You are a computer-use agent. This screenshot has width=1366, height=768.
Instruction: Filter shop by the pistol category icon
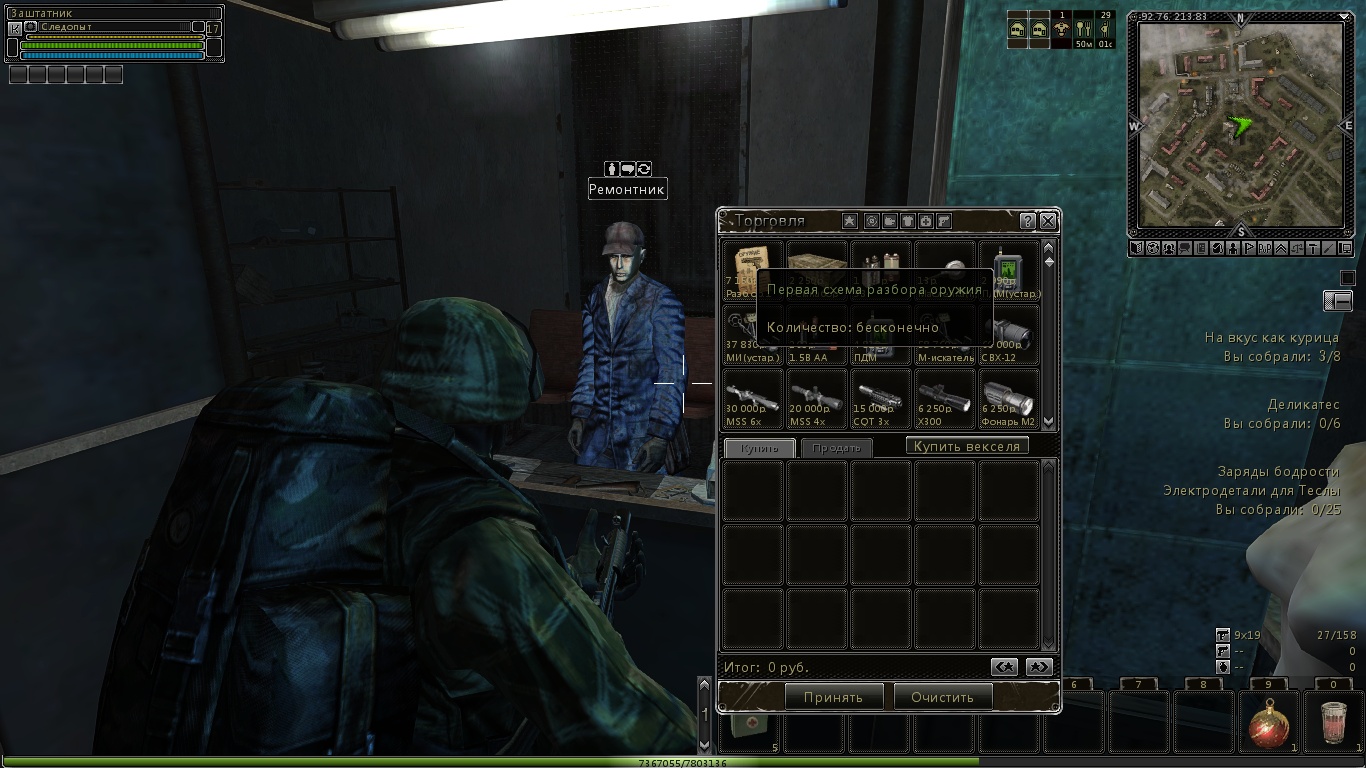pyautogui.click(x=943, y=221)
